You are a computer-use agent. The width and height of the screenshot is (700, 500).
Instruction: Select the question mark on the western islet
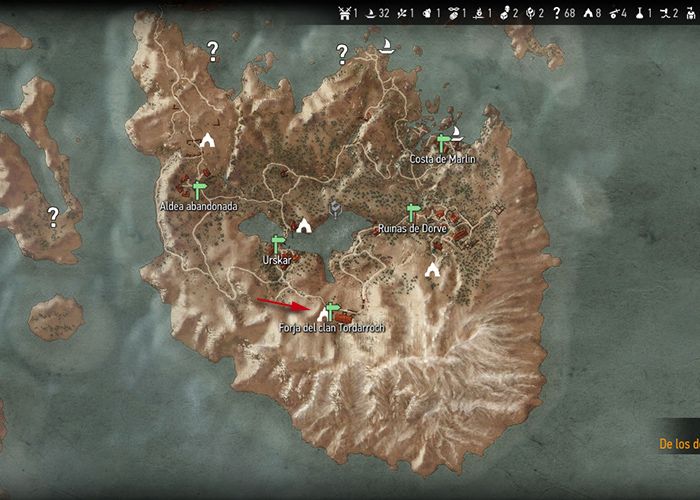tap(53, 214)
